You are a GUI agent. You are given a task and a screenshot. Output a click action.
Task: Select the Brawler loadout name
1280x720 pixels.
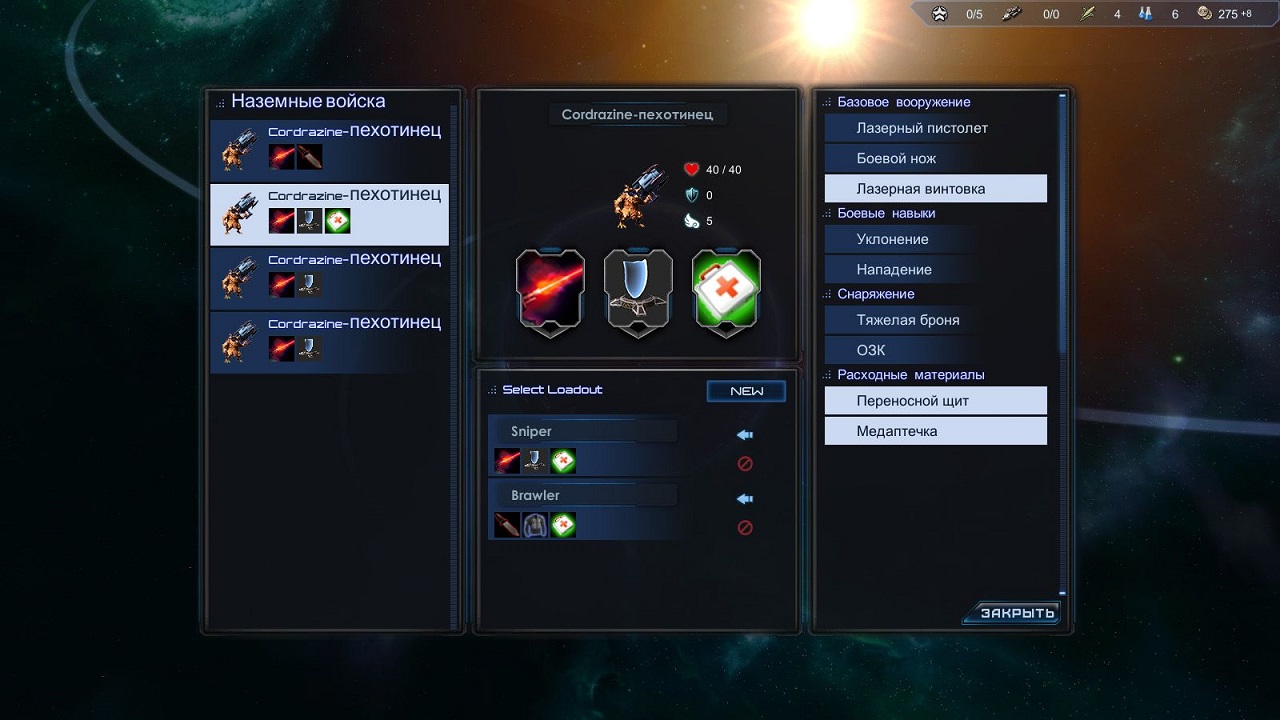pyautogui.click(x=582, y=495)
